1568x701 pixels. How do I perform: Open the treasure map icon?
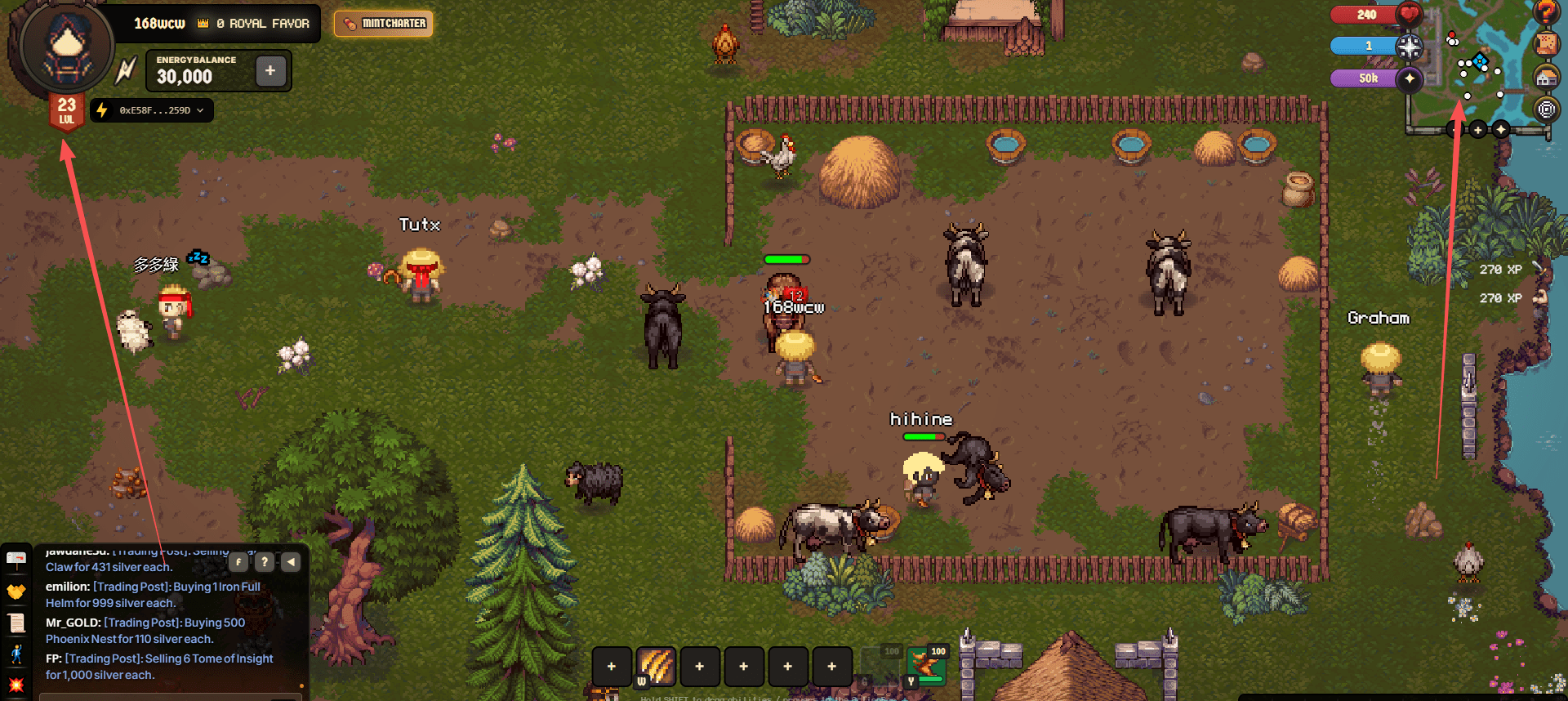[x=1545, y=44]
